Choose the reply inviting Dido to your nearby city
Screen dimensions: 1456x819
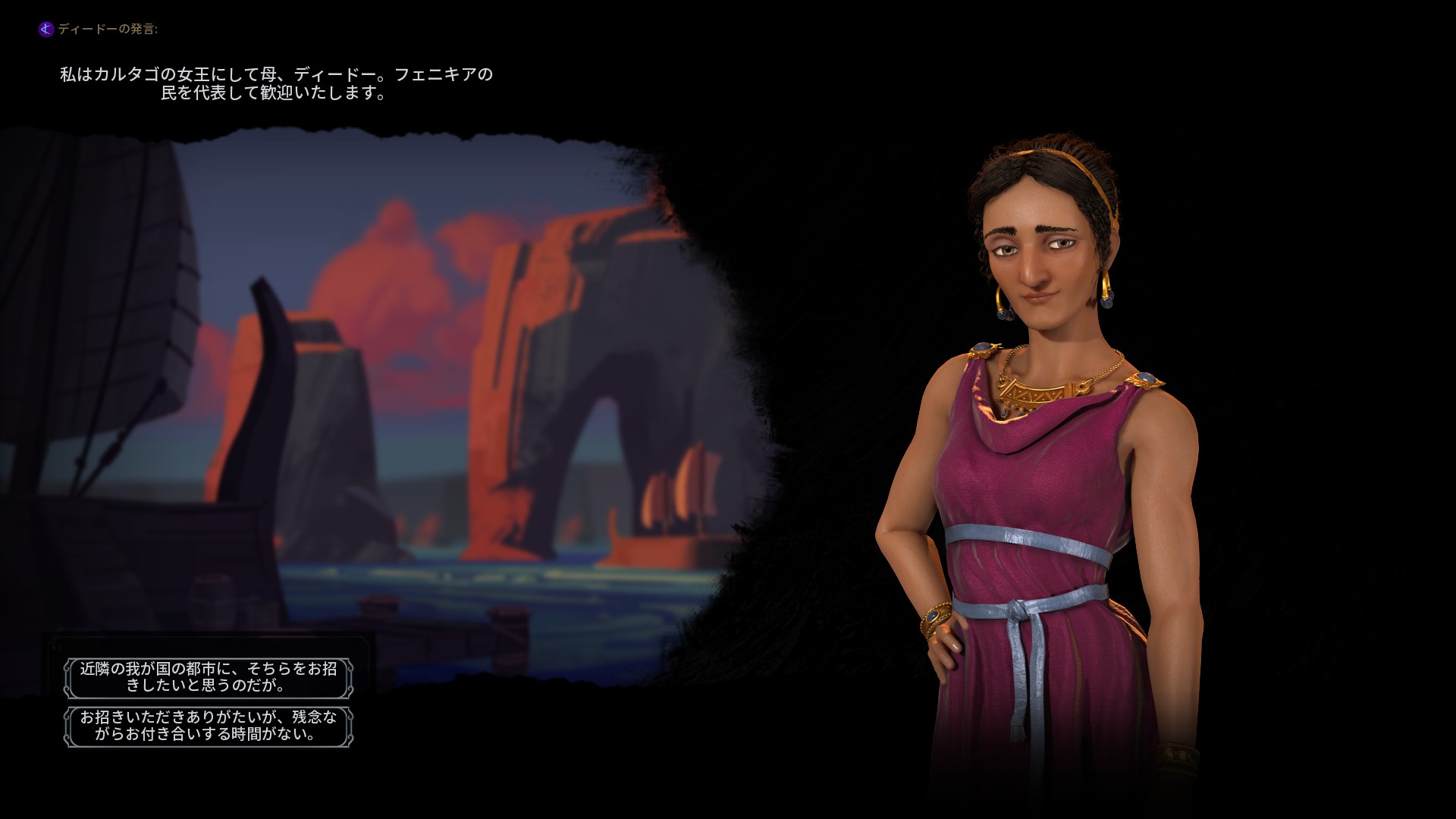pos(209,677)
